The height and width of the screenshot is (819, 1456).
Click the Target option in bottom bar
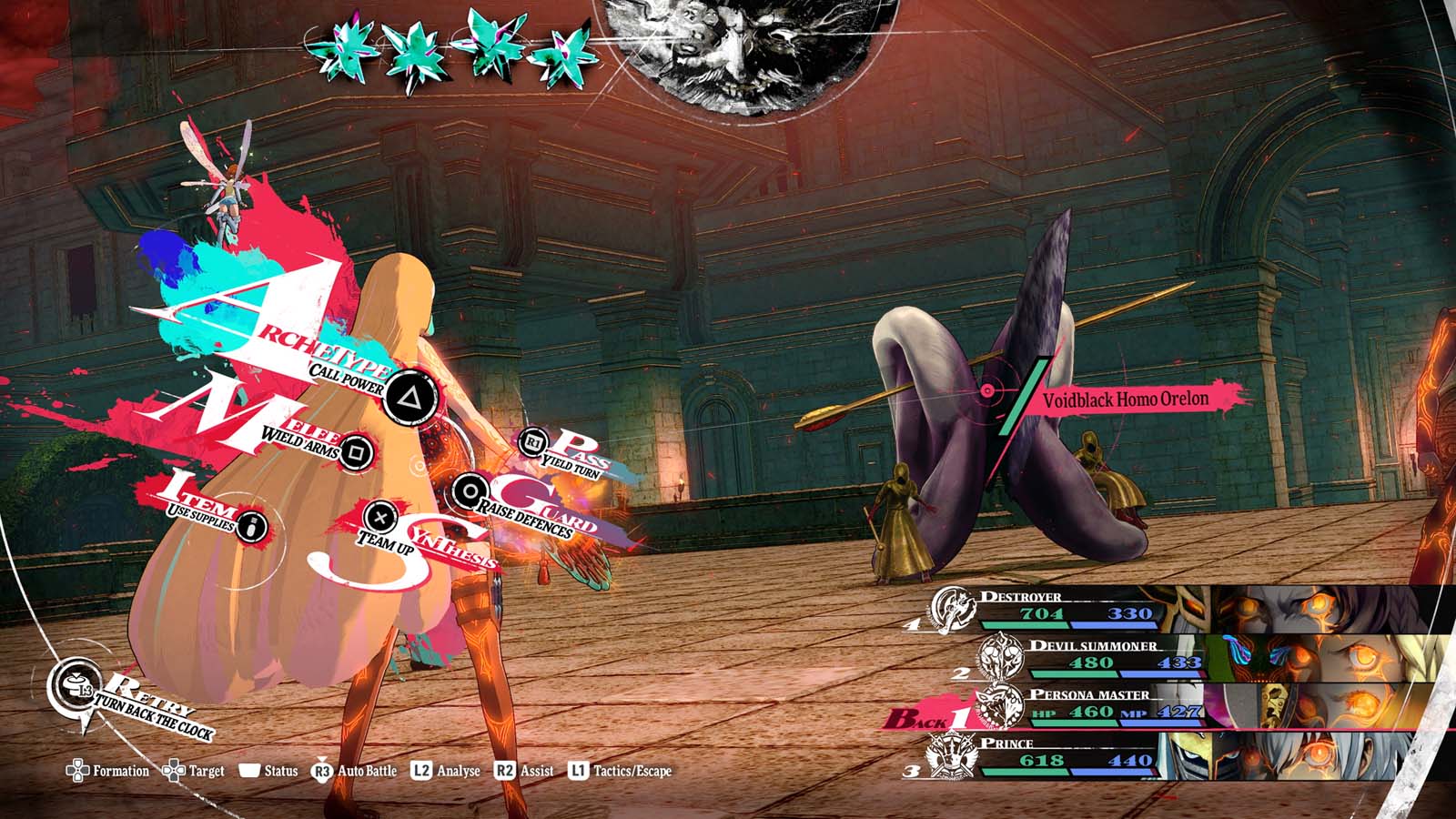pyautogui.click(x=194, y=772)
